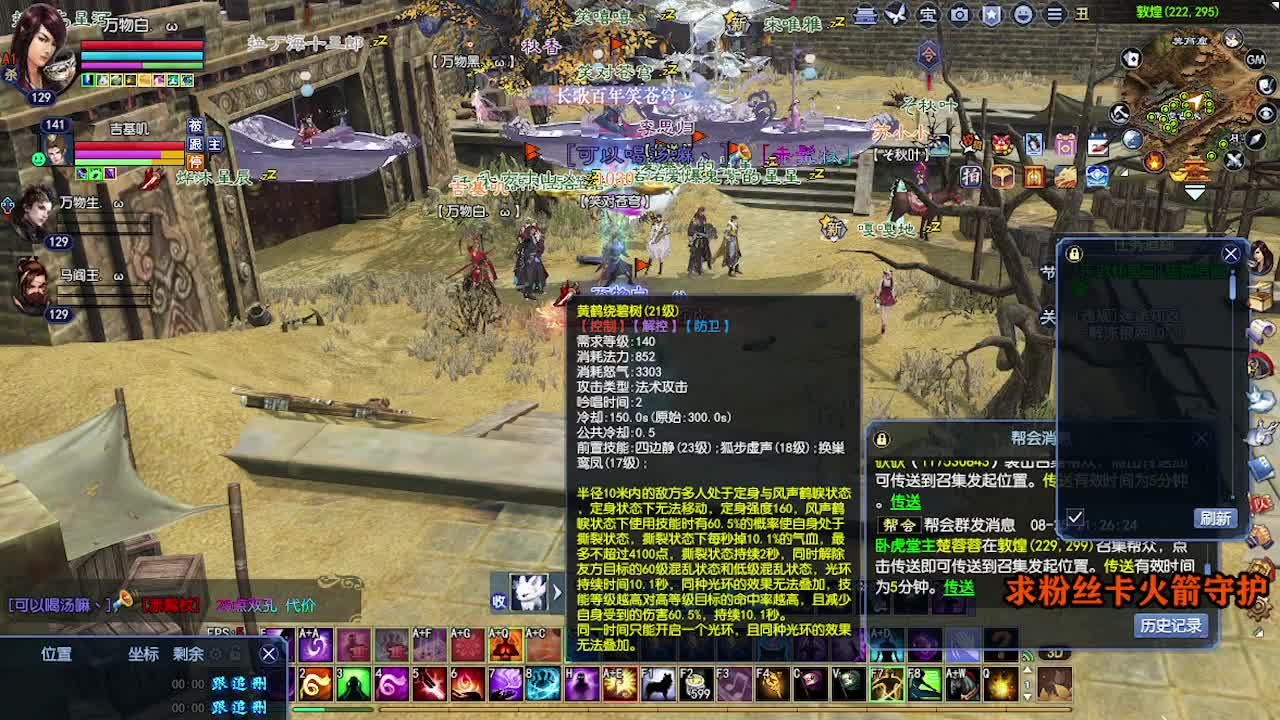The width and height of the screenshot is (1280, 720).
Task: Uncheck the checkbox beside the 刷新 button
Action: (1076, 518)
